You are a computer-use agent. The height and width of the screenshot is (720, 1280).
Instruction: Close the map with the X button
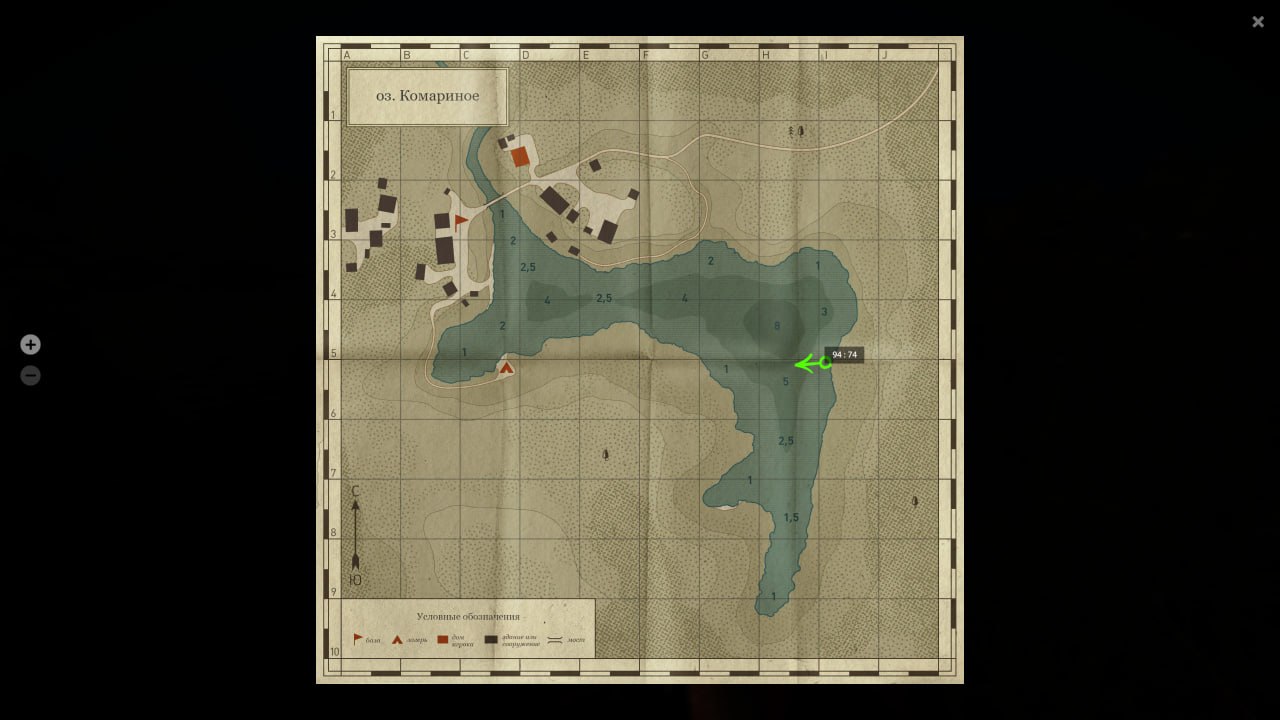pos(1257,21)
